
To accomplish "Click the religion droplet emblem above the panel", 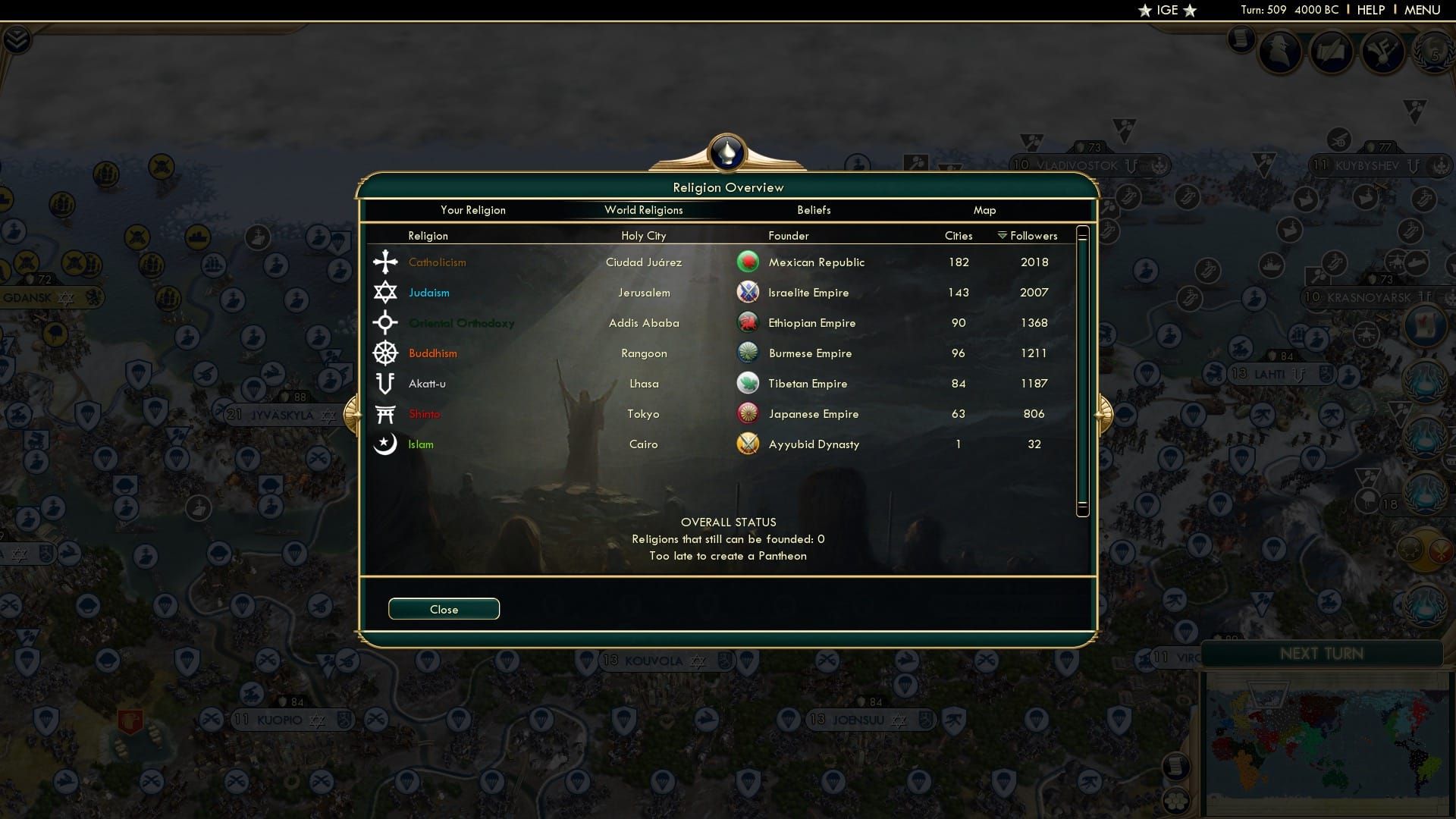I will point(727,152).
